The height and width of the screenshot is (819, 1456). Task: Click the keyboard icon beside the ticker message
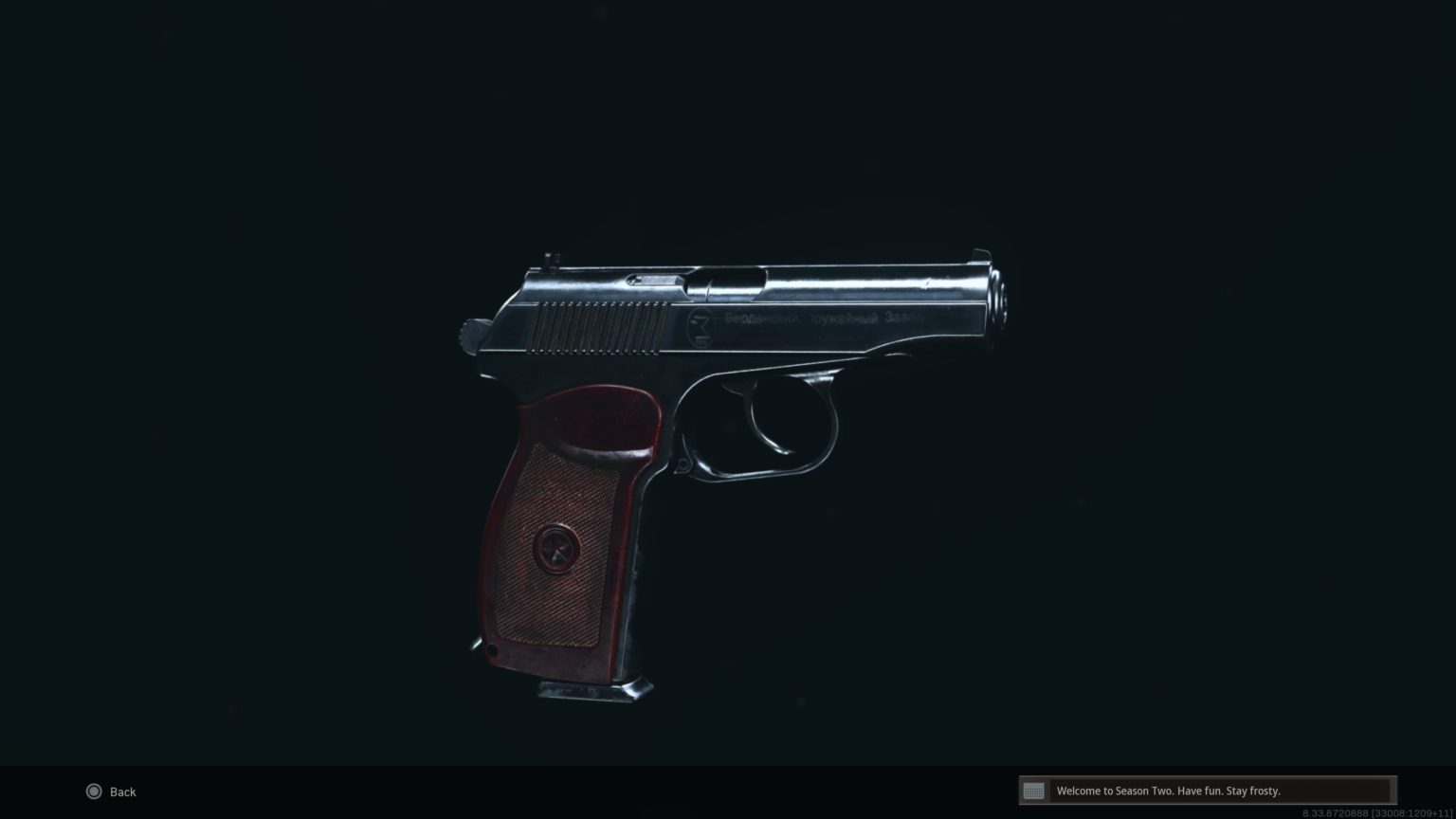pos(1033,791)
